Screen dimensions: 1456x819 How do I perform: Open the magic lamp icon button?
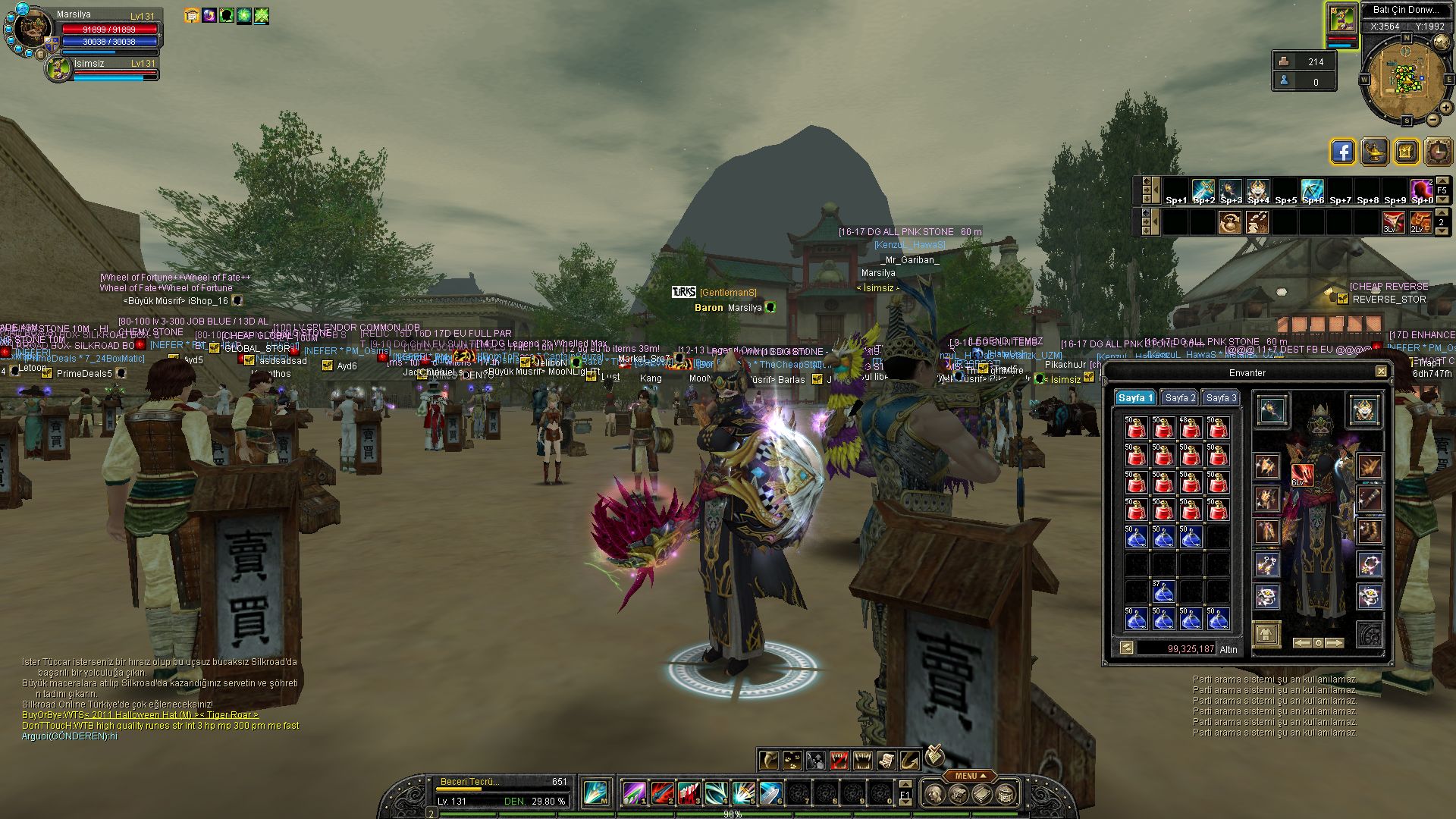pos(1374,152)
